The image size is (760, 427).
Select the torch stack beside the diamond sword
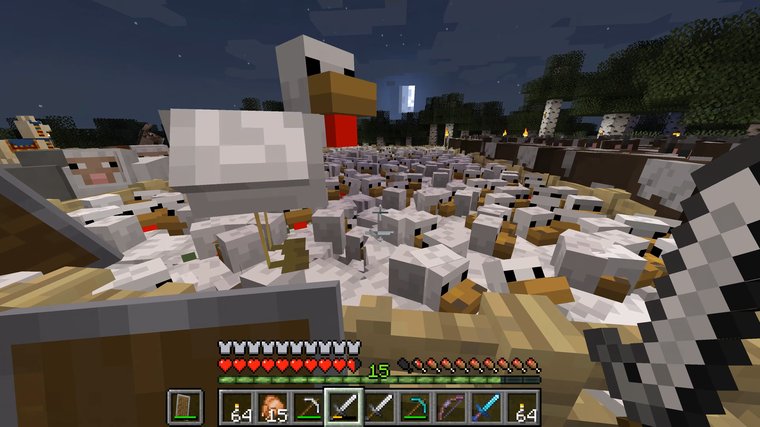coord(522,406)
